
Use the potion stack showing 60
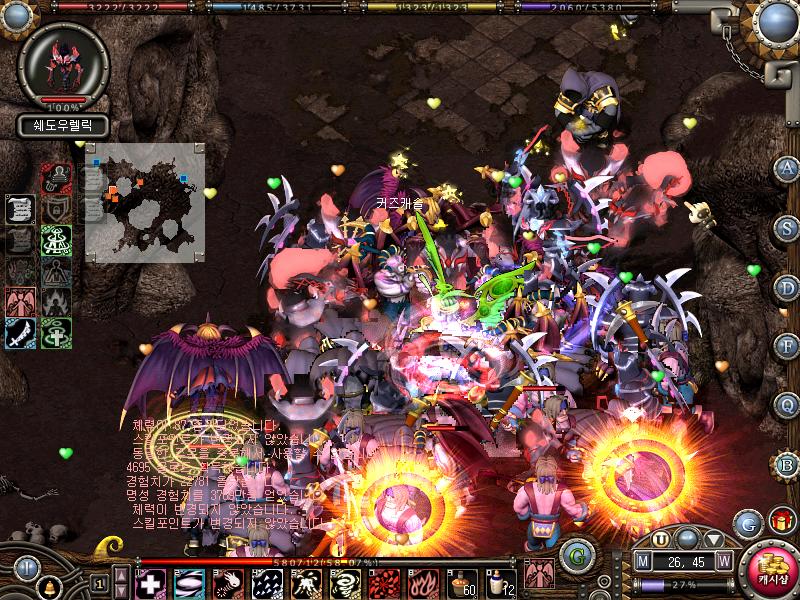[x=459, y=583]
